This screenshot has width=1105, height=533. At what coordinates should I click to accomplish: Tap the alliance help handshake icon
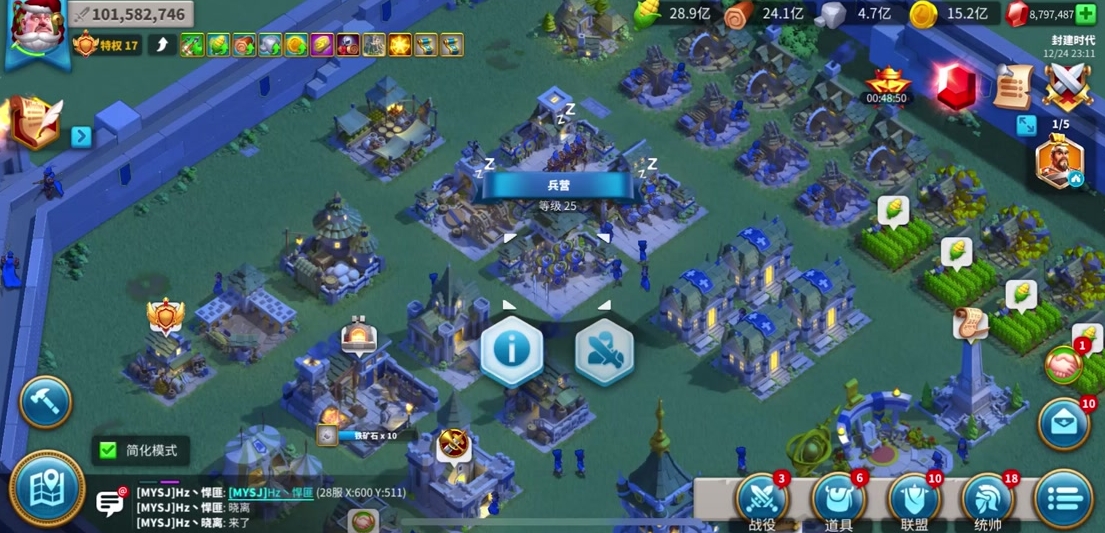pyautogui.click(x=1064, y=365)
